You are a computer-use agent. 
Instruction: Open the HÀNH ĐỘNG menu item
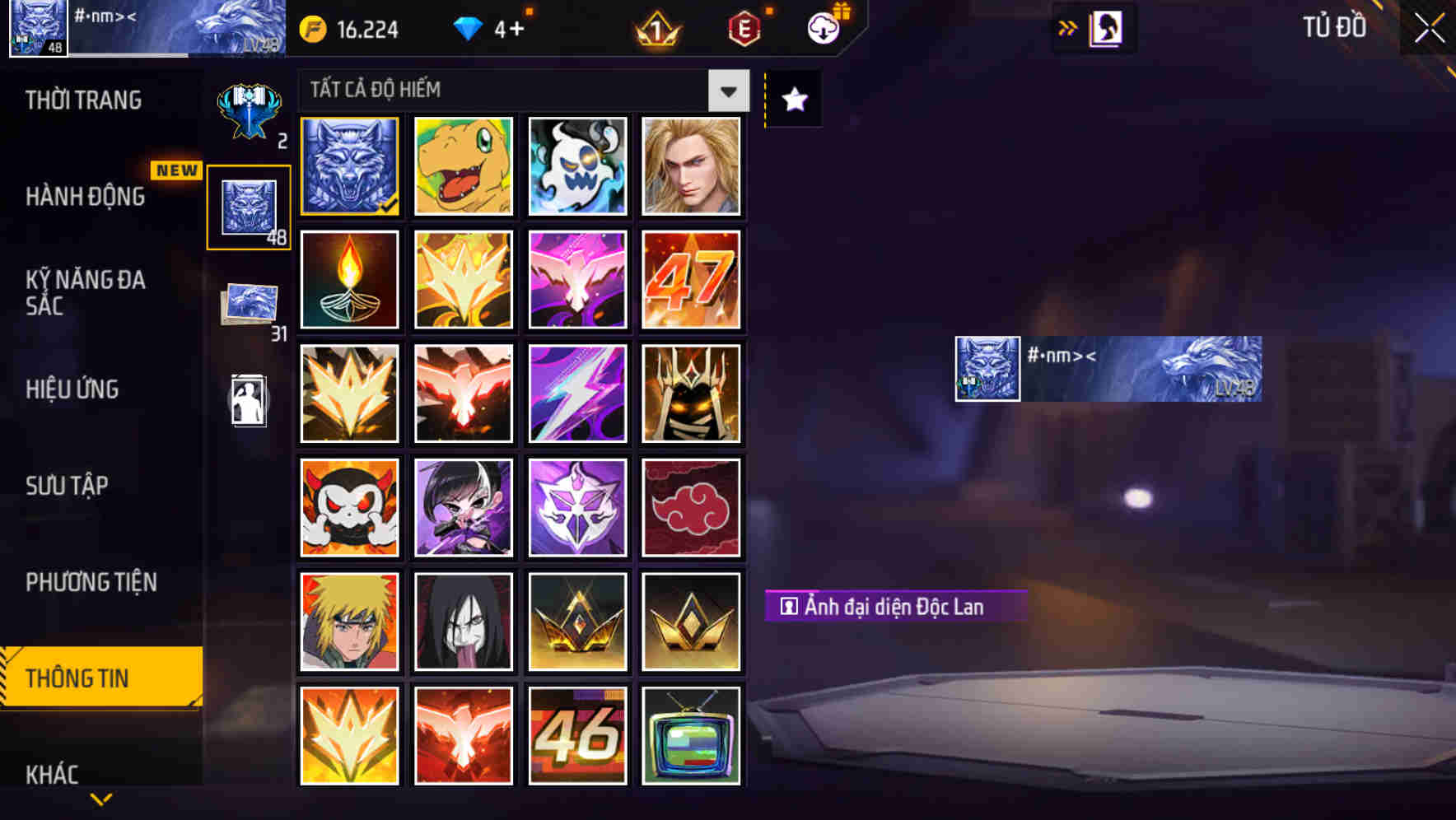click(x=85, y=198)
